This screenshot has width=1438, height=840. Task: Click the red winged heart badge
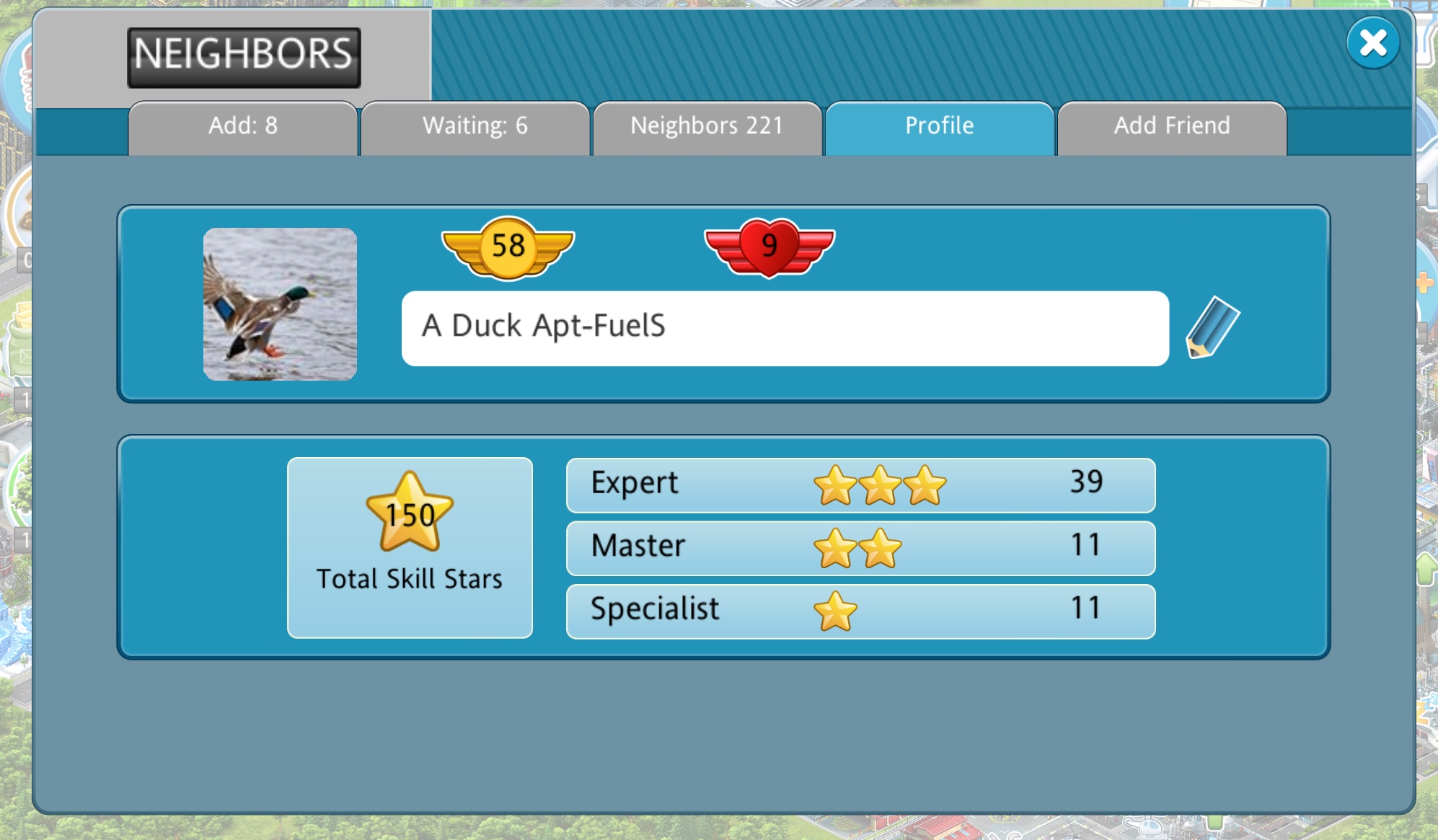(769, 247)
